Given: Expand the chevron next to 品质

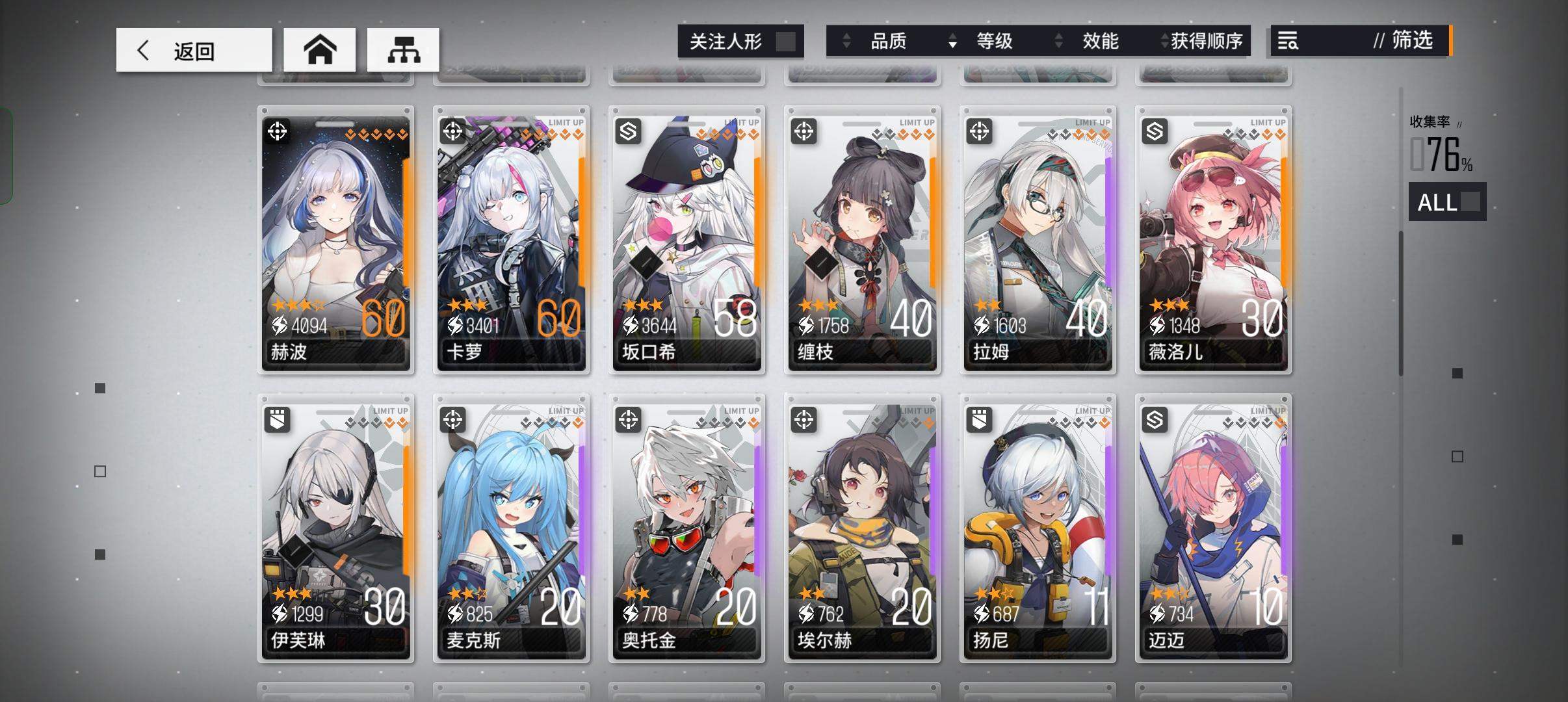Looking at the screenshot, I should coord(846,41).
